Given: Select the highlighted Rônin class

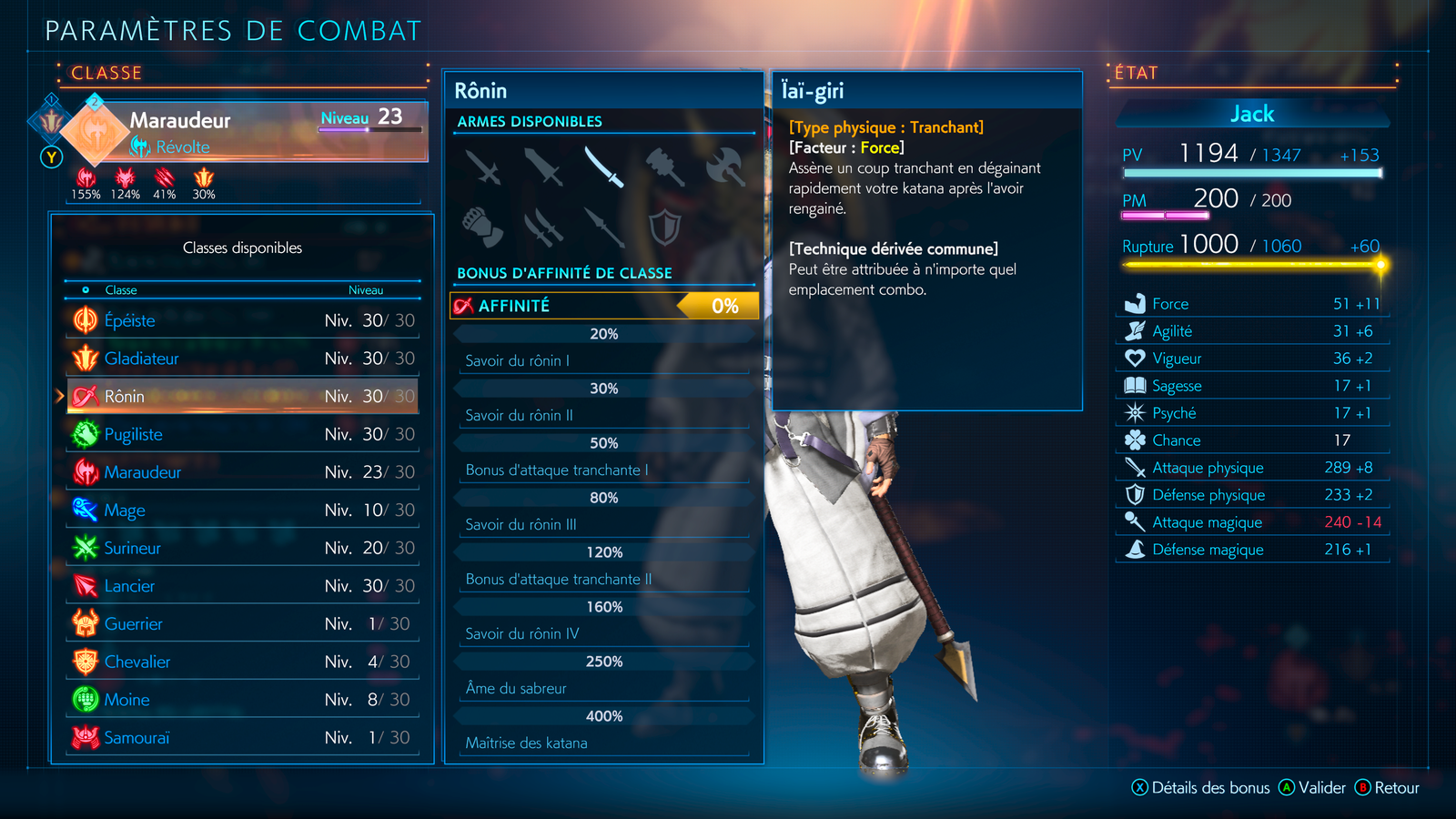Looking at the screenshot, I should coord(242,397).
